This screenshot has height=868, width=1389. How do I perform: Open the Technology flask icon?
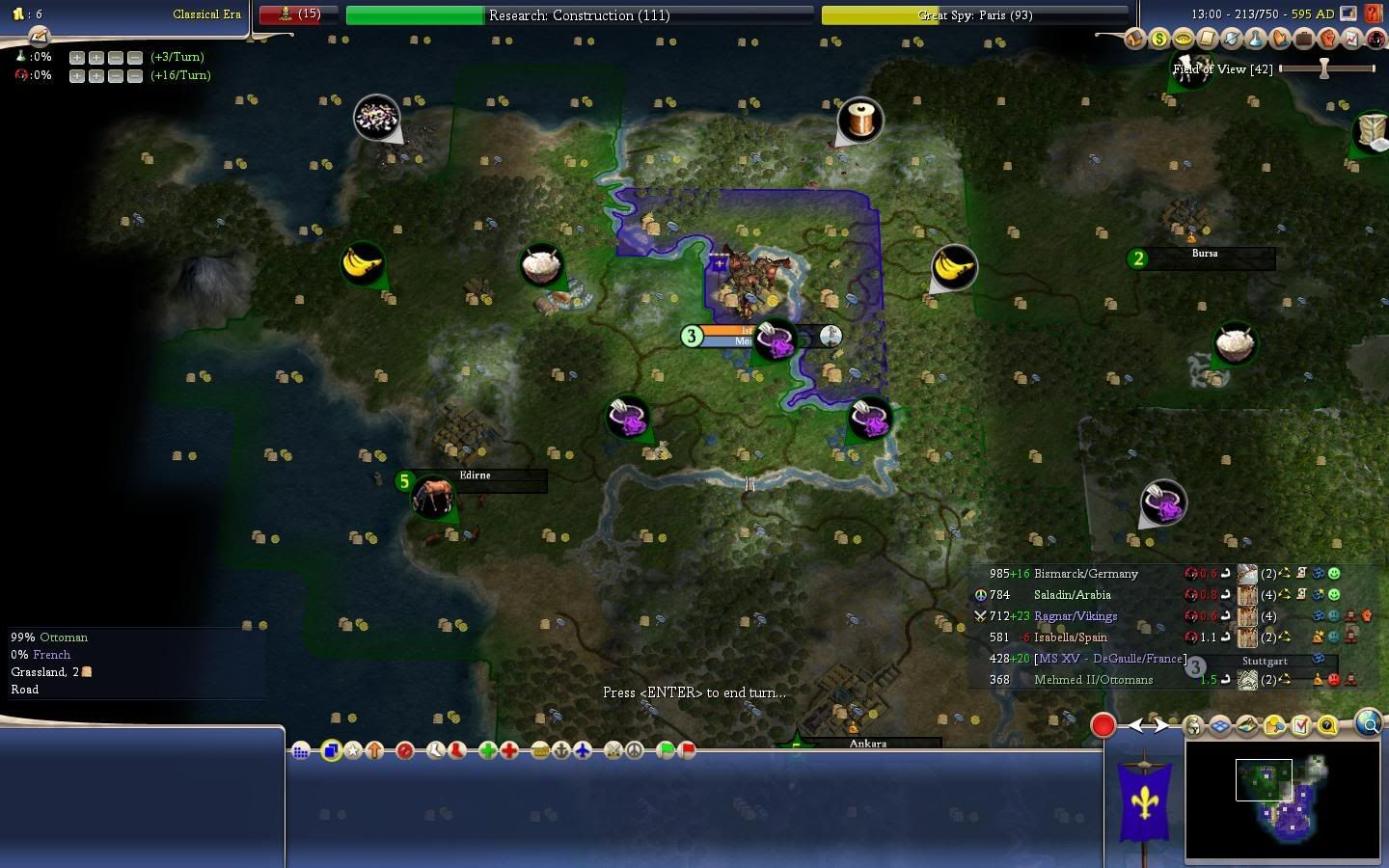(x=1256, y=39)
